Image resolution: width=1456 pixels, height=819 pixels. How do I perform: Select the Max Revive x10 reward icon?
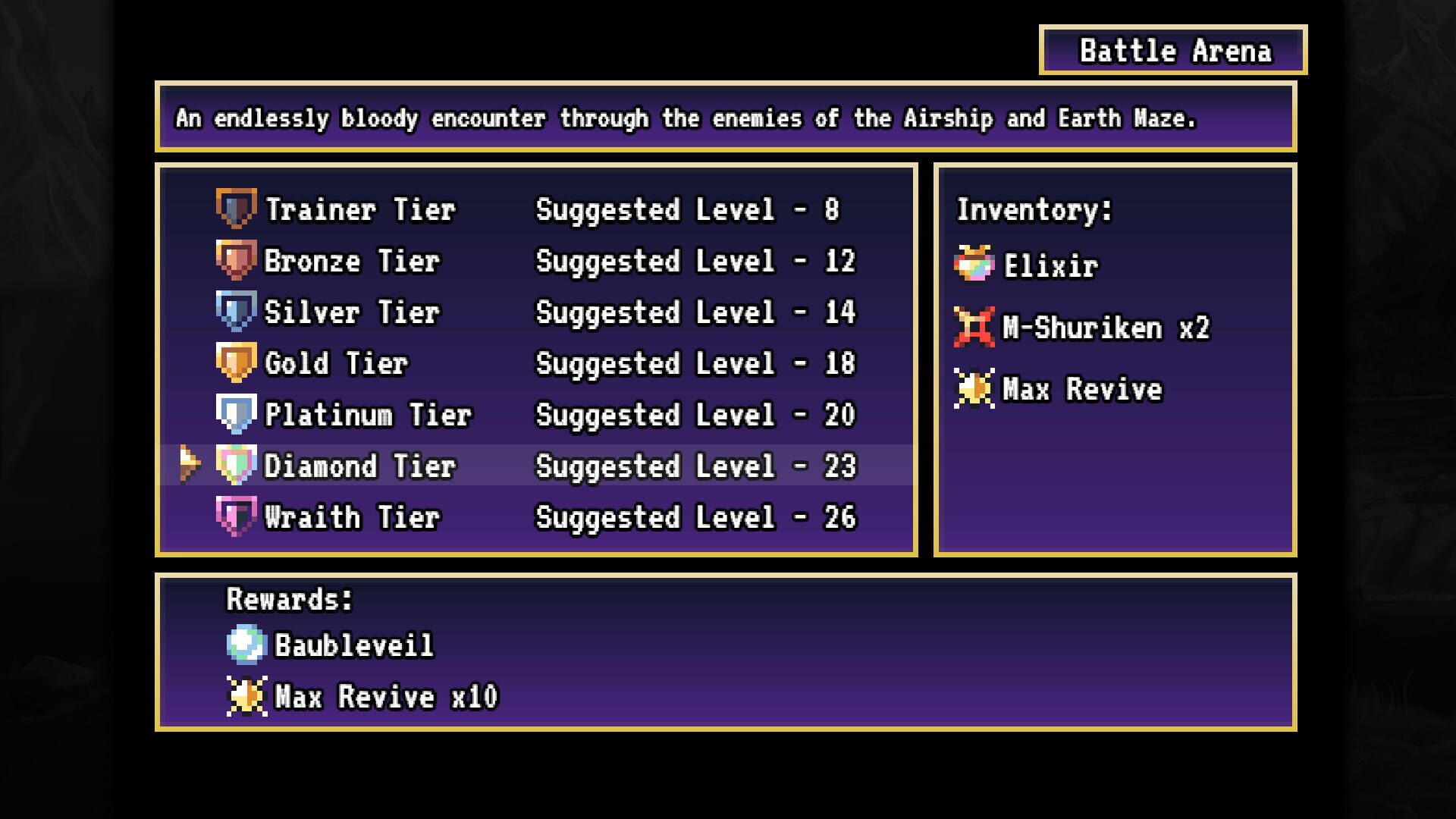click(x=248, y=696)
